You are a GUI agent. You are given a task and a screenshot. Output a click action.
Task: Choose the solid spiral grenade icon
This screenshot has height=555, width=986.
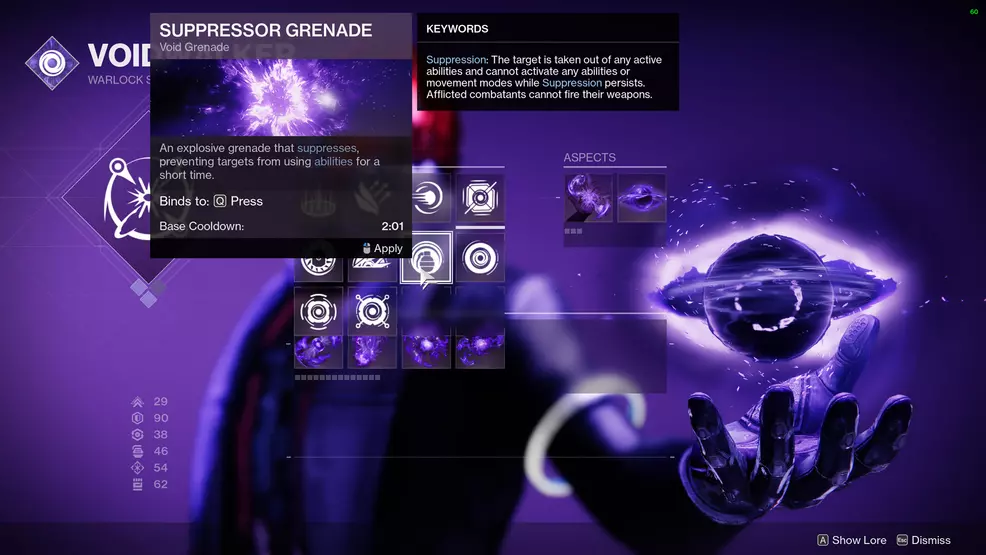(x=480, y=258)
